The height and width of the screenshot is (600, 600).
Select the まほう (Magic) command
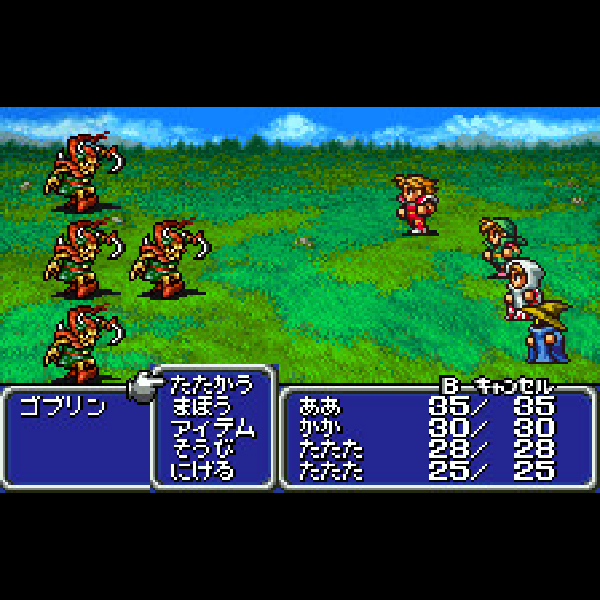pyautogui.click(x=201, y=407)
